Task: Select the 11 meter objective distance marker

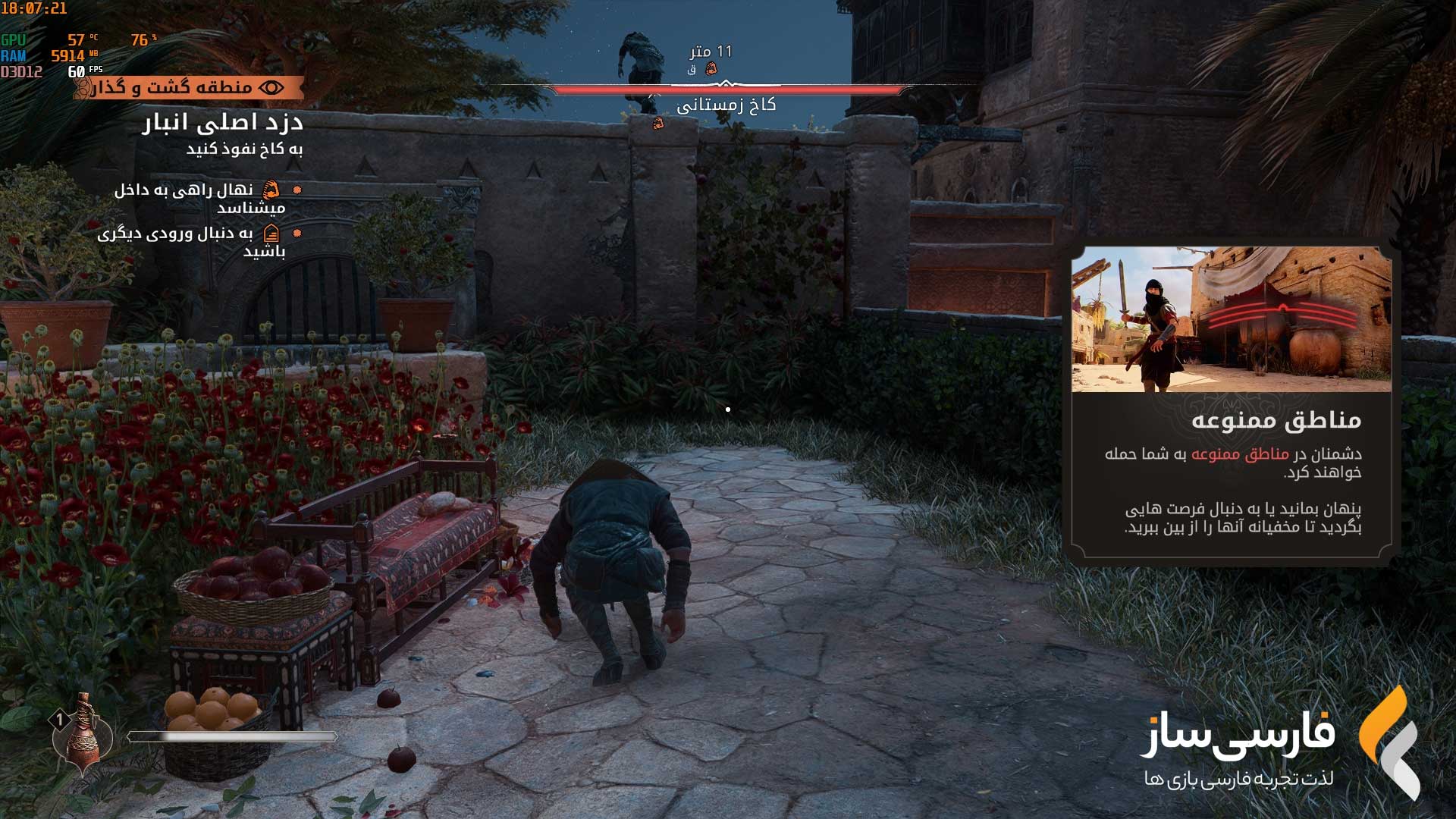Action: [711, 52]
